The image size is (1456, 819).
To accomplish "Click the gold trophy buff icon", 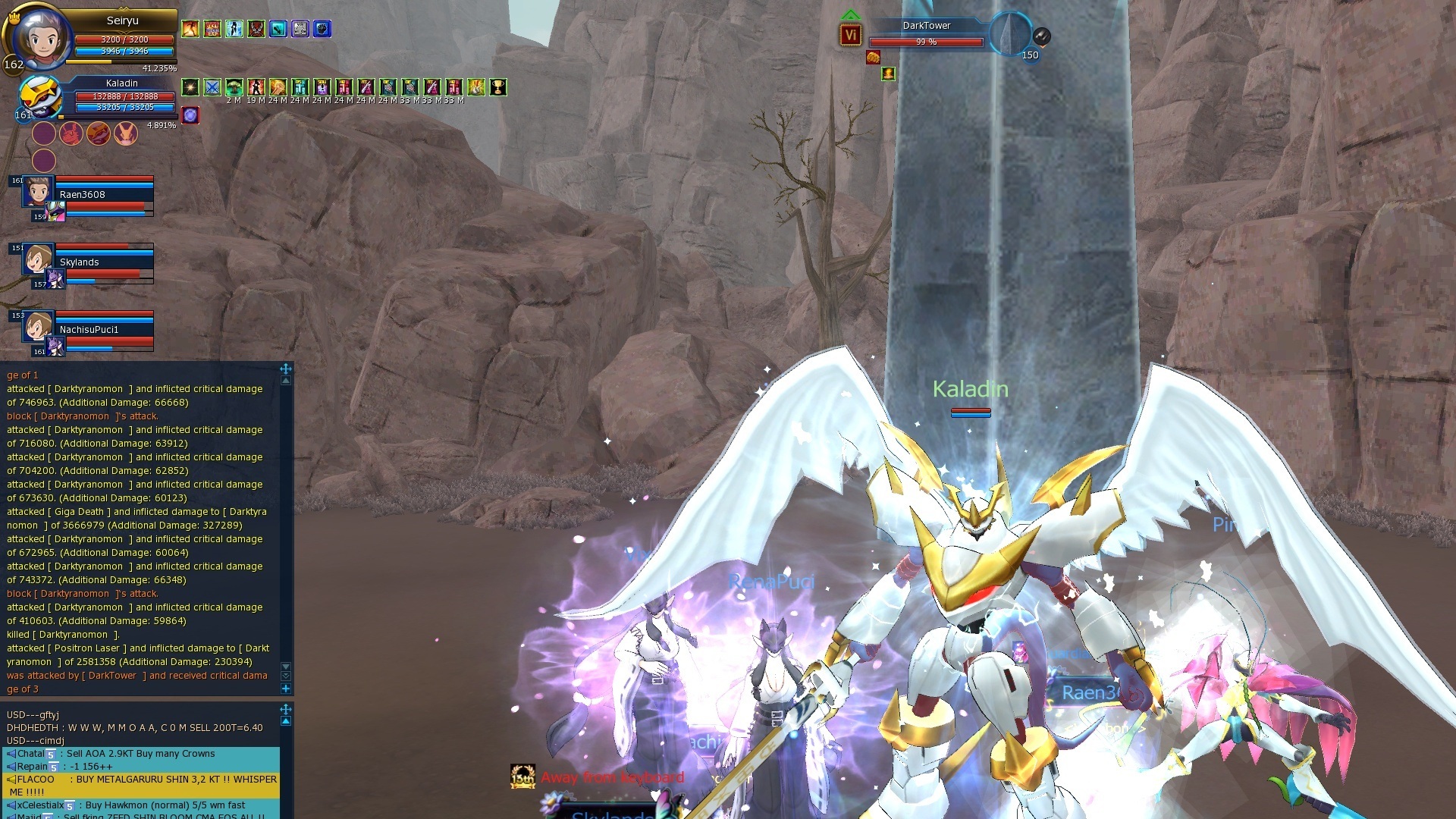I will 497,87.
